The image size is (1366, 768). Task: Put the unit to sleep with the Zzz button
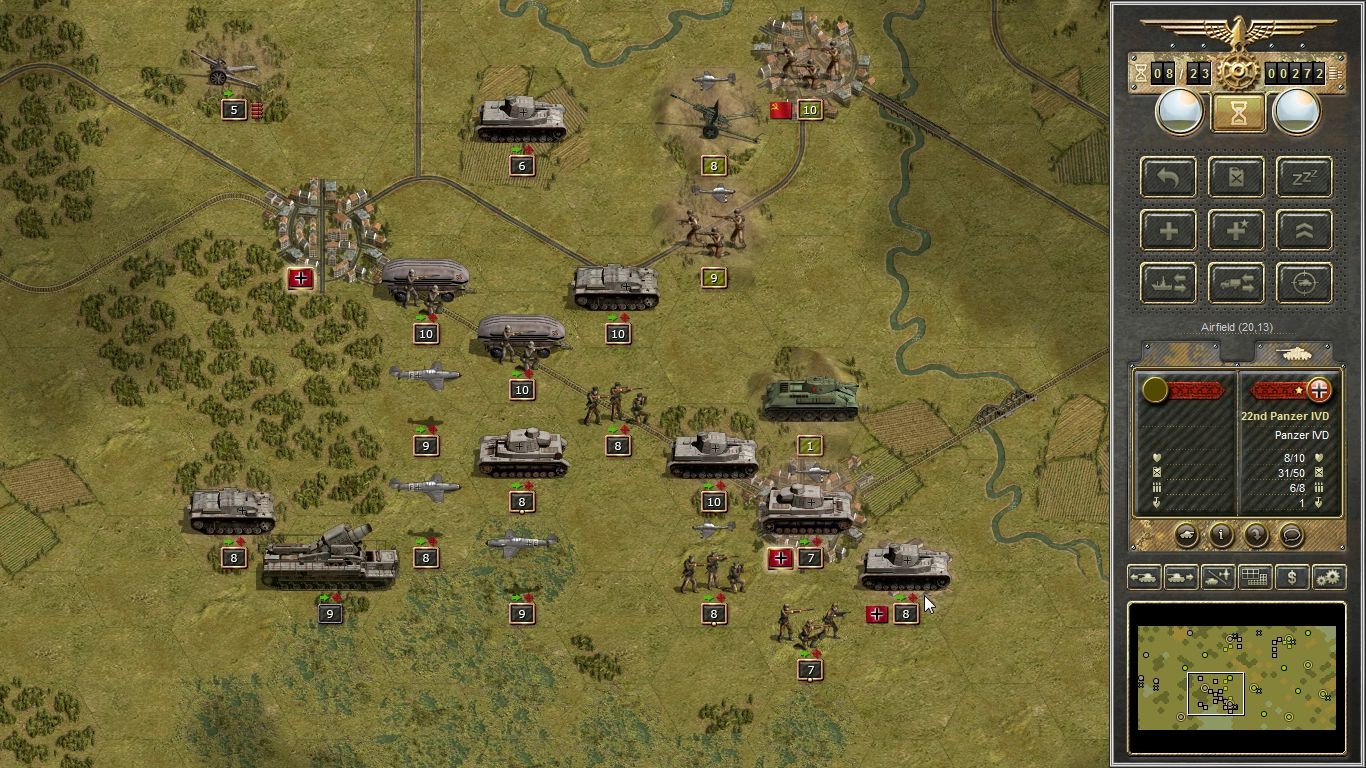coord(1304,178)
